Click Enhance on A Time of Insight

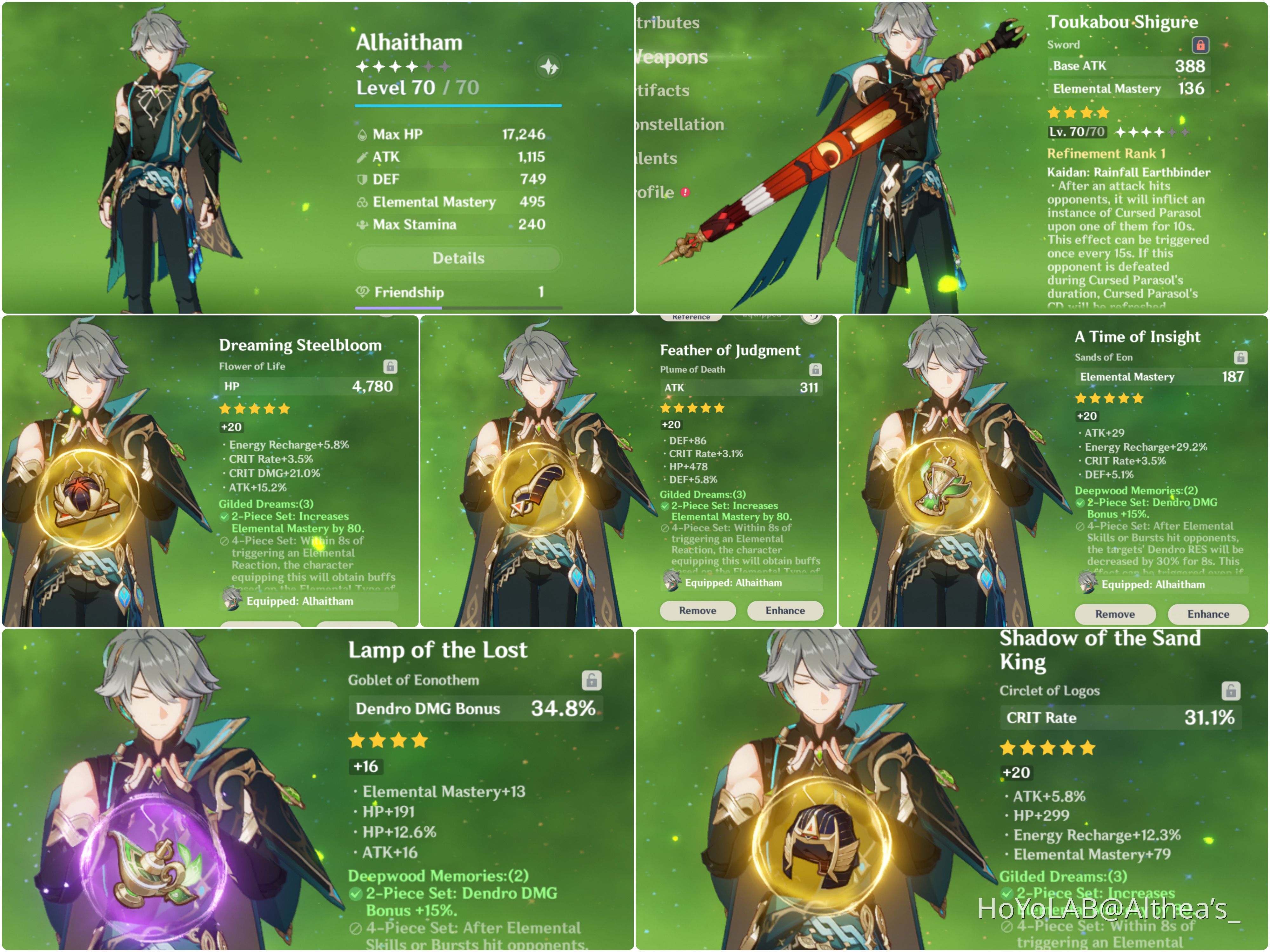click(1208, 614)
